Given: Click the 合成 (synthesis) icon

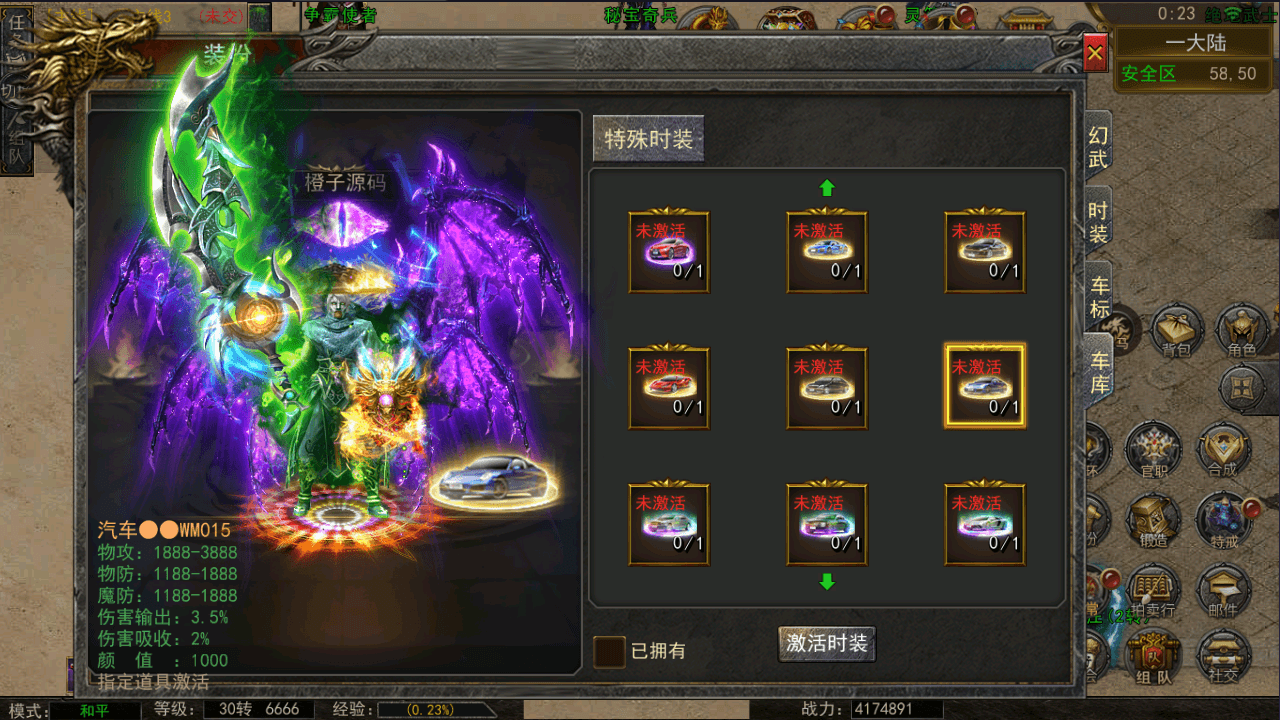Looking at the screenshot, I should 1224,449.
